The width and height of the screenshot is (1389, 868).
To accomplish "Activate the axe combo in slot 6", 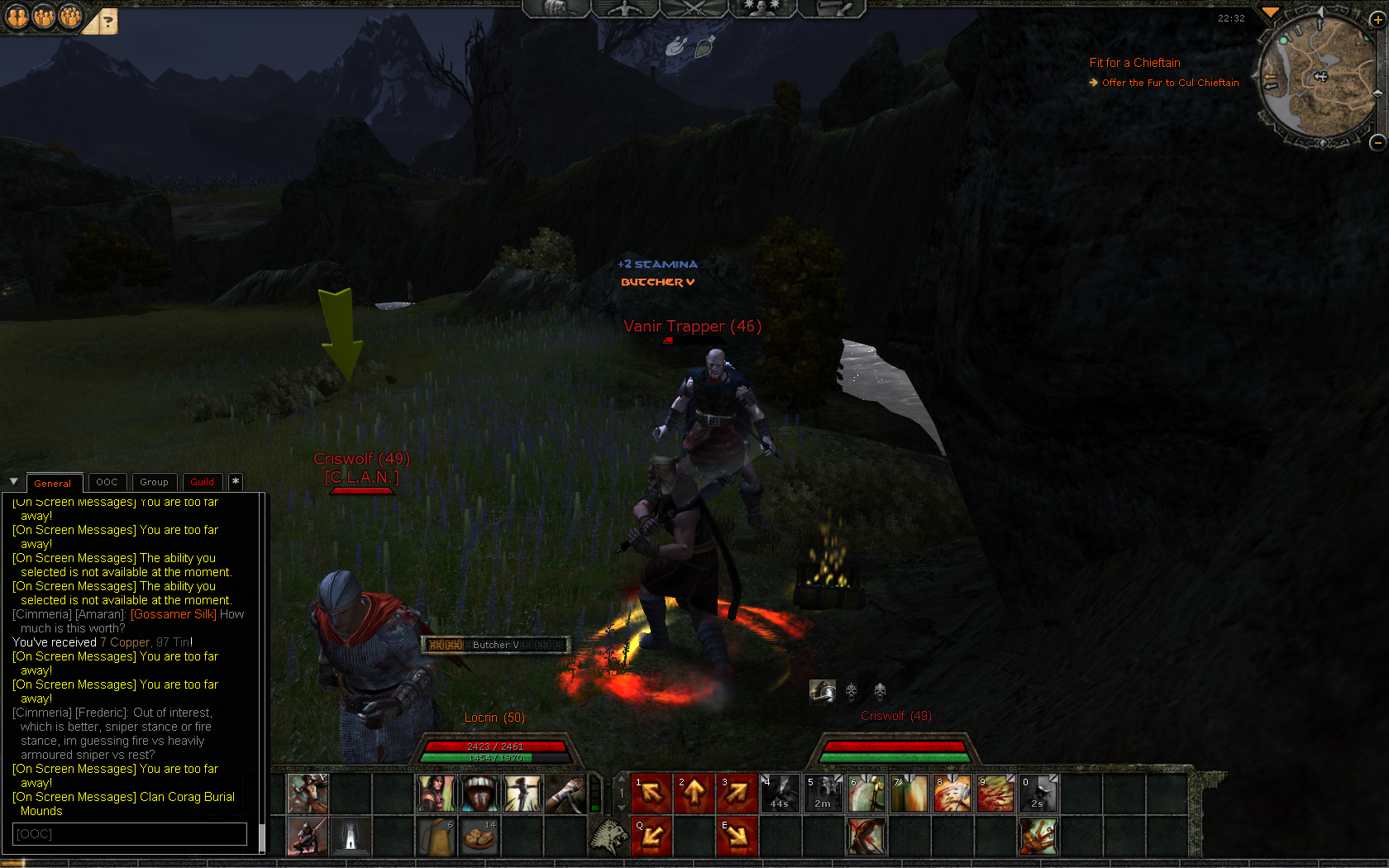I will pyautogui.click(x=866, y=794).
